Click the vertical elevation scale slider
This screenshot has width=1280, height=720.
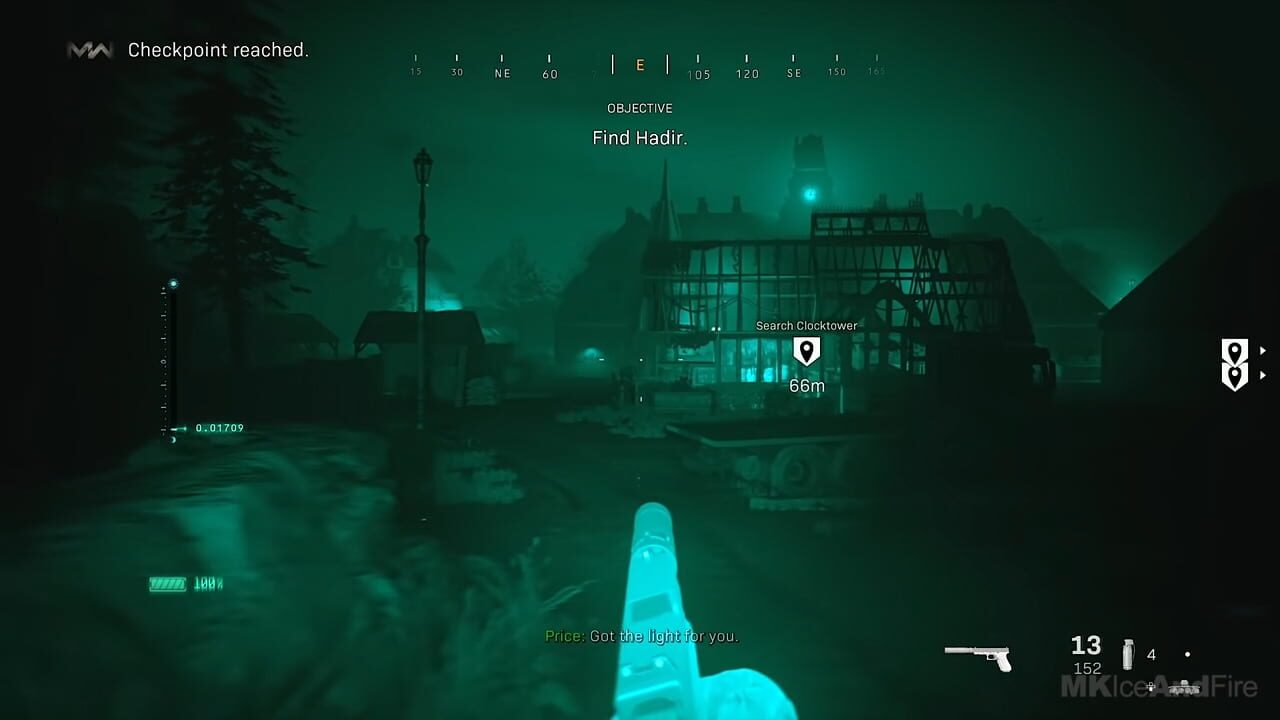[167, 360]
